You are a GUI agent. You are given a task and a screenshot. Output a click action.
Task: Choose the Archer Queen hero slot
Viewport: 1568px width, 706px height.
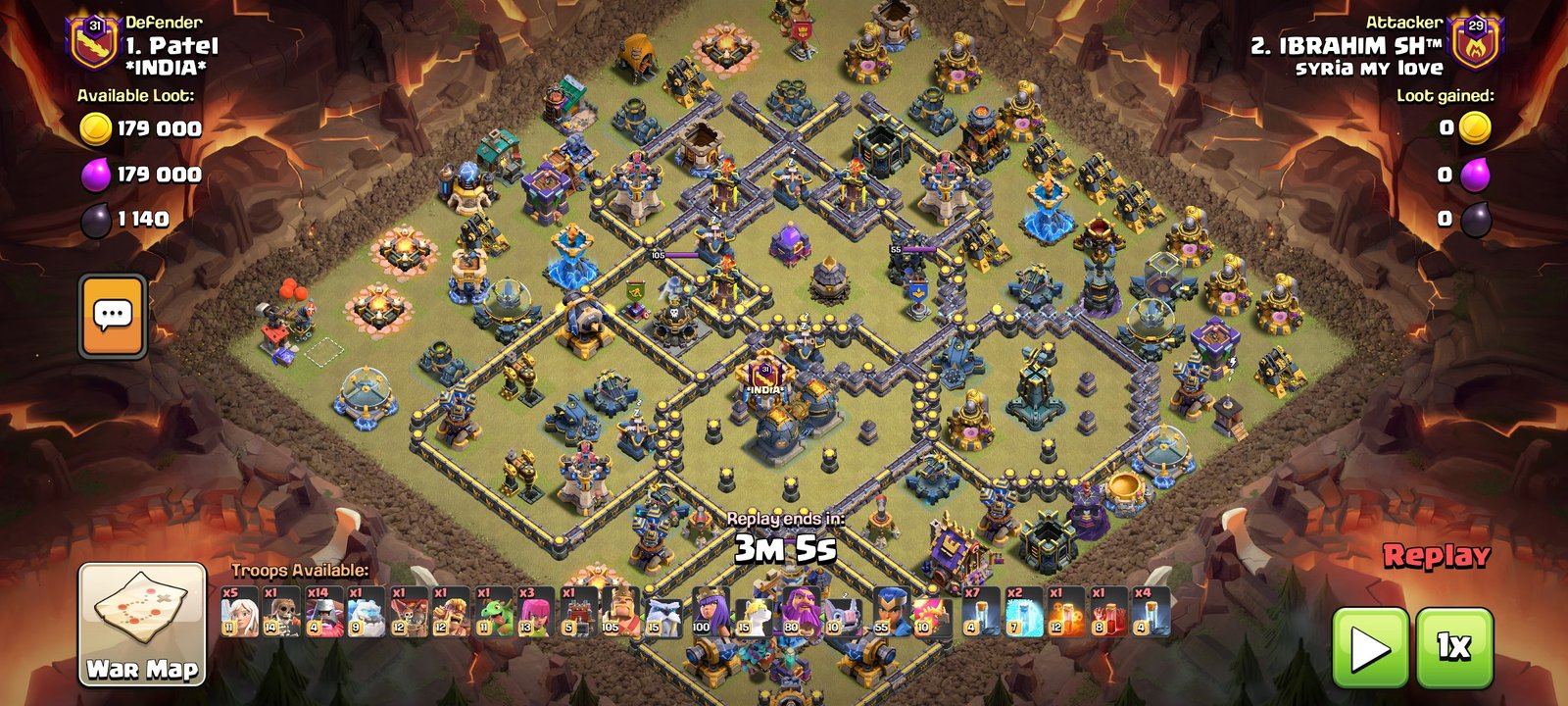[x=710, y=612]
